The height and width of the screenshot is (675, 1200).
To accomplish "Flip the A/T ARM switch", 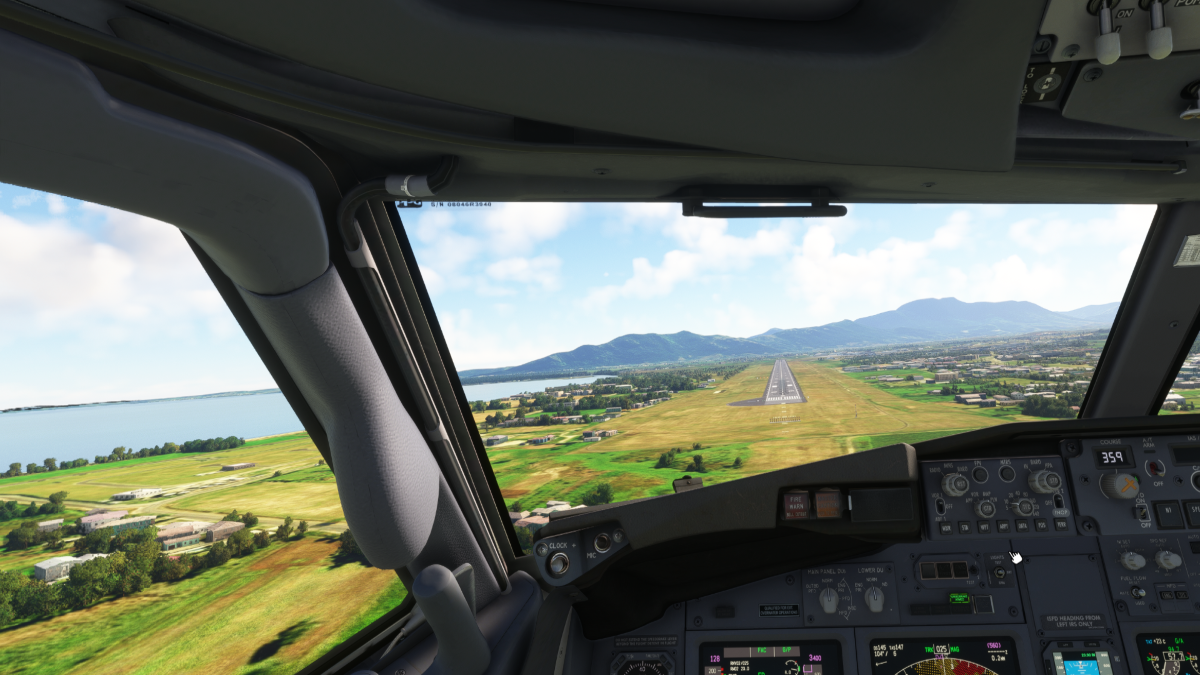I will pos(1155,467).
